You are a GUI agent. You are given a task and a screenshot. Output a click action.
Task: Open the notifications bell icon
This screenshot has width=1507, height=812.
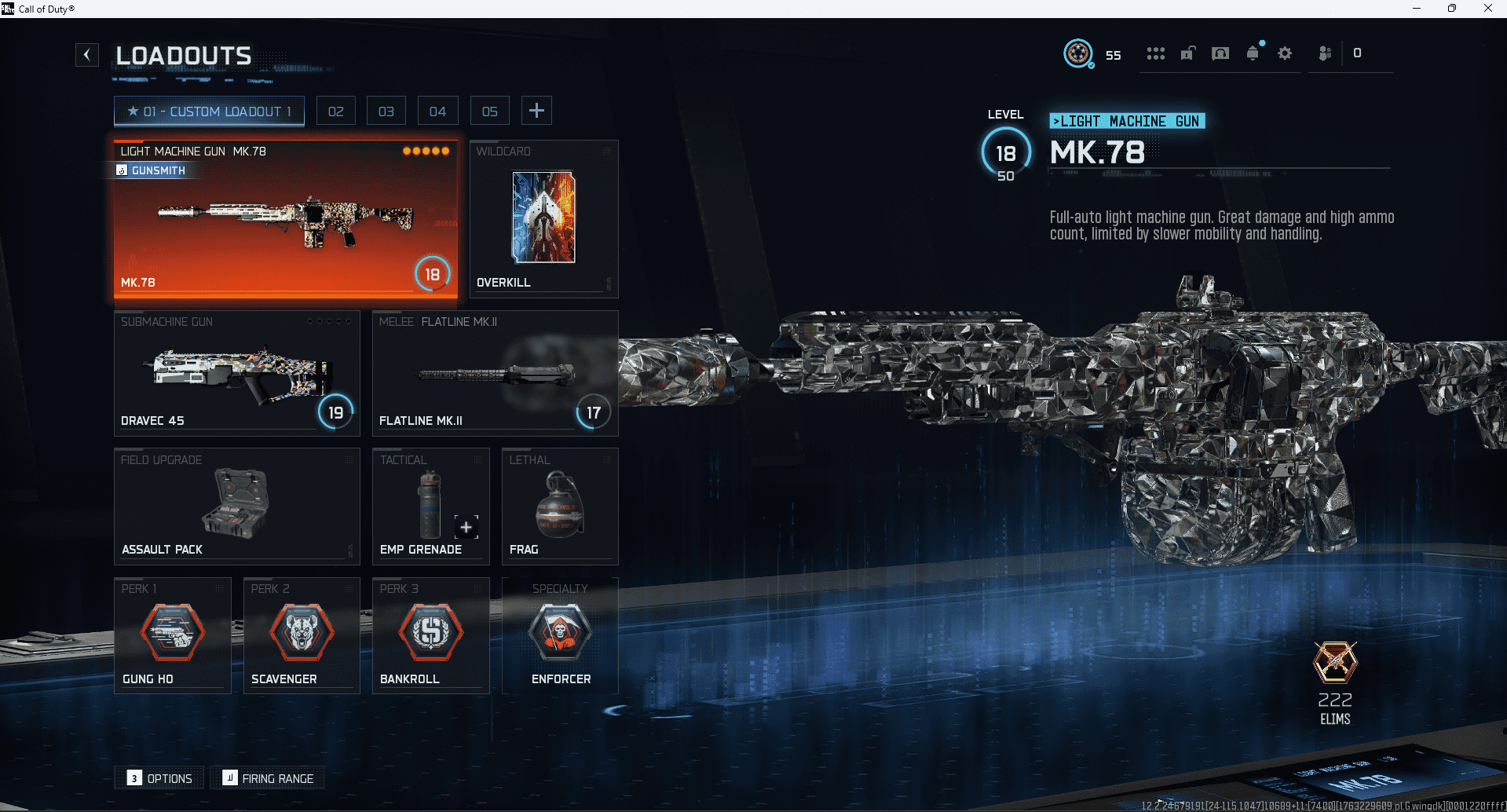tap(1252, 53)
